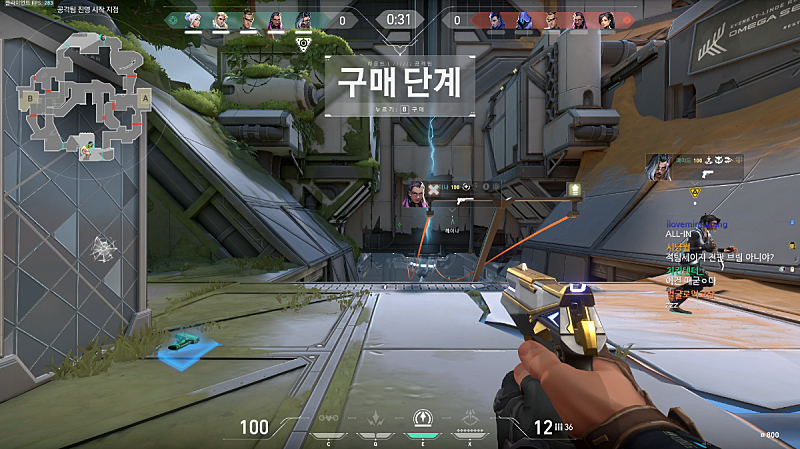Click the last enemy agent portrait in the red bar
The width and height of the screenshot is (800, 449).
click(x=605, y=18)
